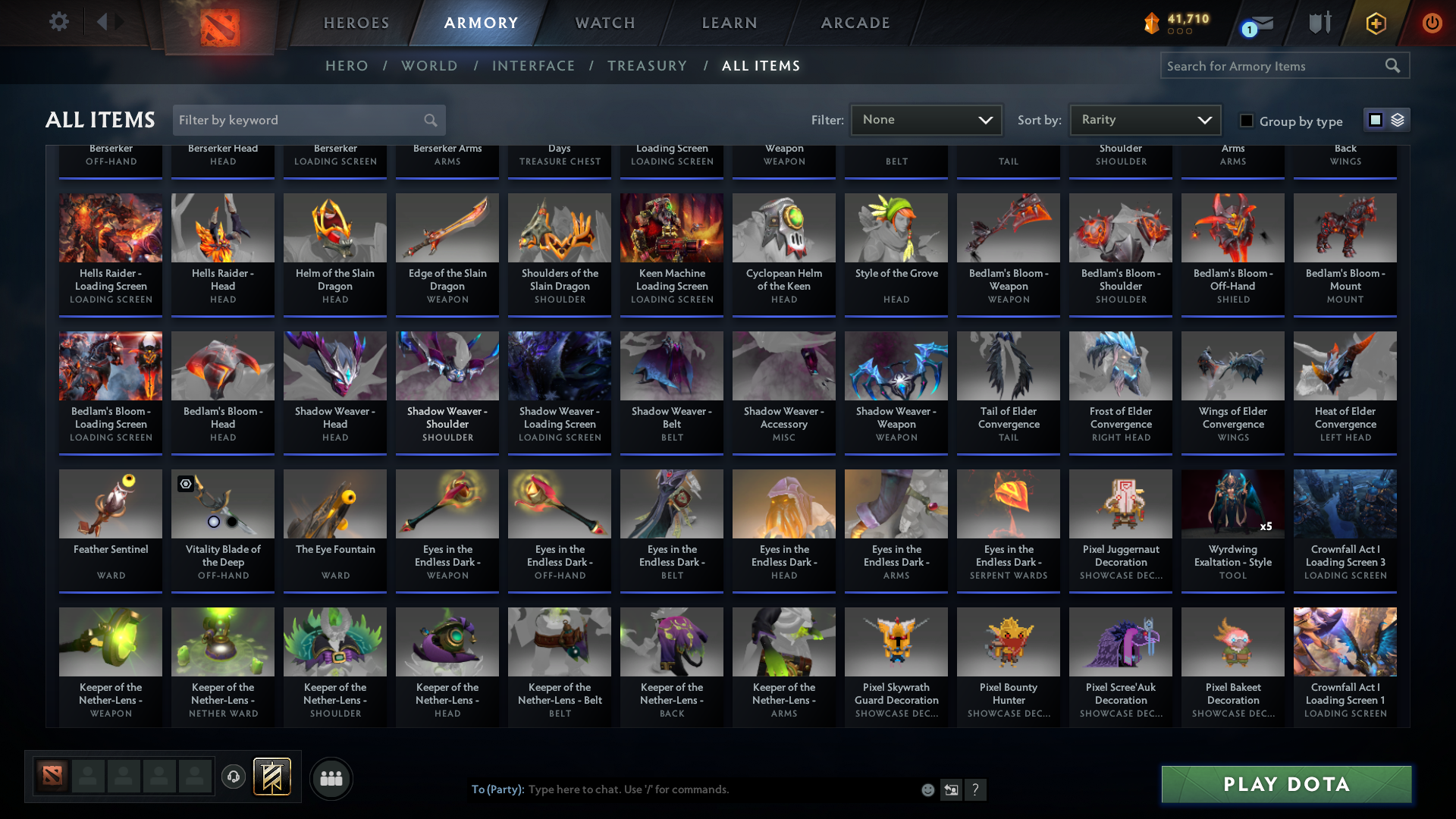Select the single grid view toggle
The height and width of the screenshot is (819, 1456).
tap(1376, 120)
